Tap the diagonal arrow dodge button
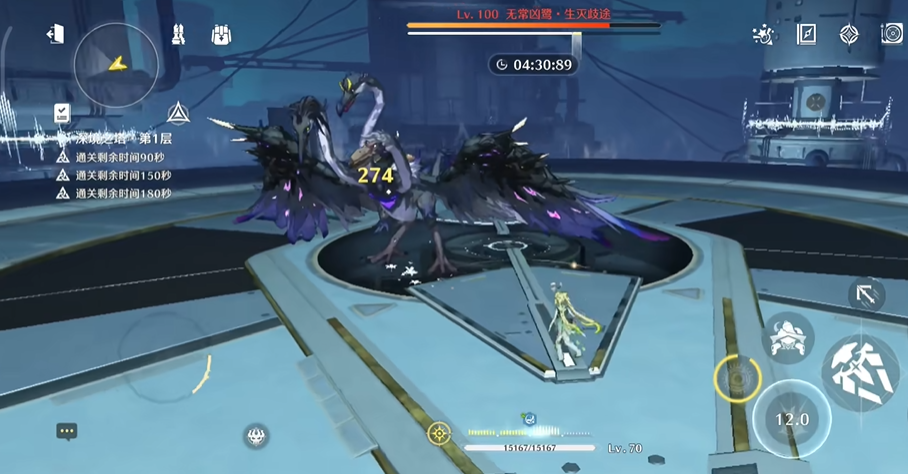908x474 pixels. pos(866,295)
